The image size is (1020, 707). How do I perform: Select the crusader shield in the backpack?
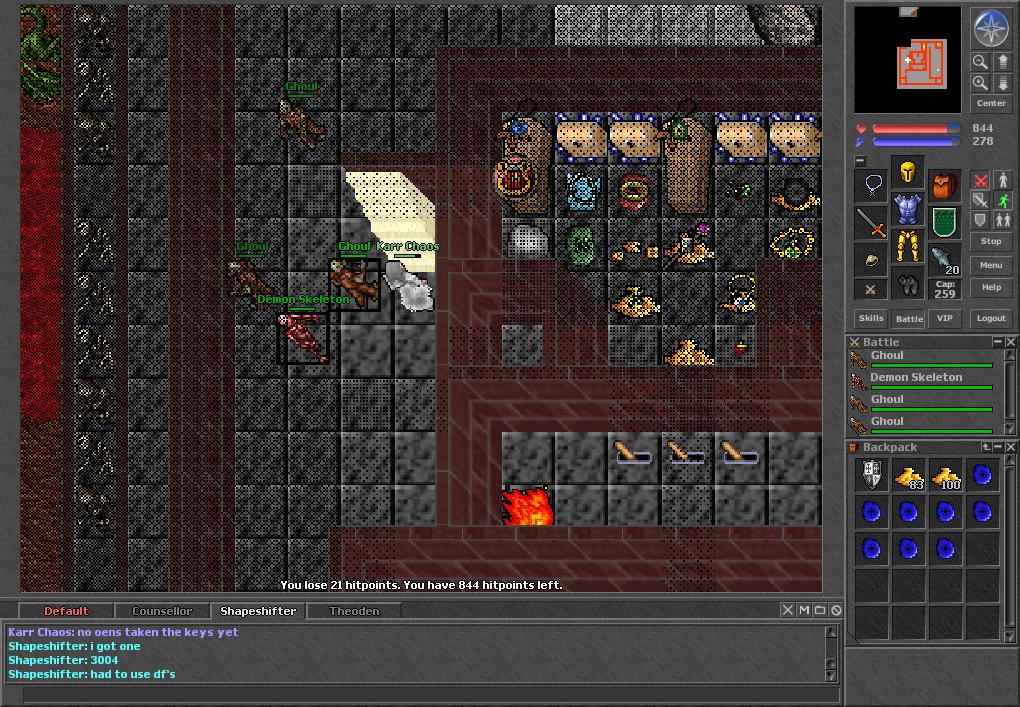pos(871,476)
